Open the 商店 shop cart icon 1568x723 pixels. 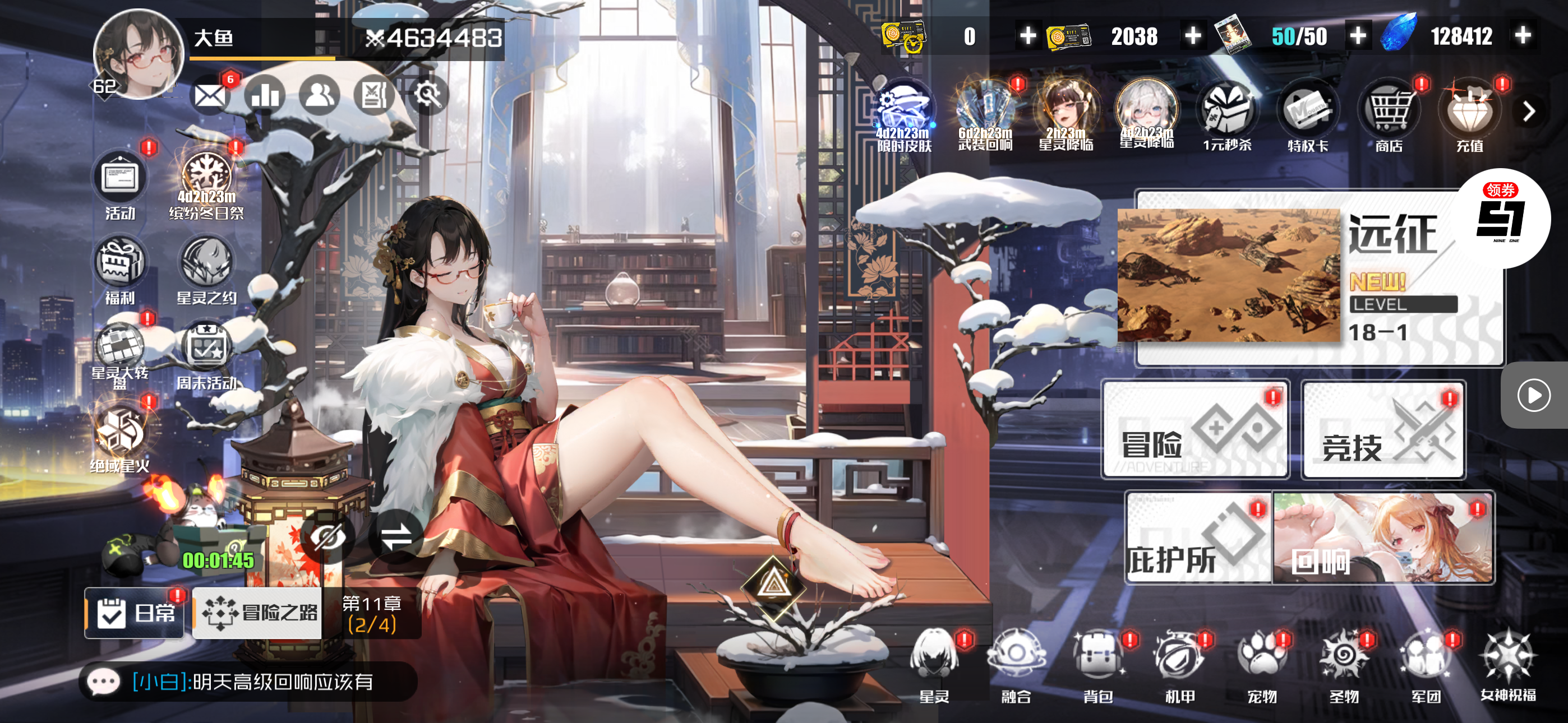tap(1389, 117)
